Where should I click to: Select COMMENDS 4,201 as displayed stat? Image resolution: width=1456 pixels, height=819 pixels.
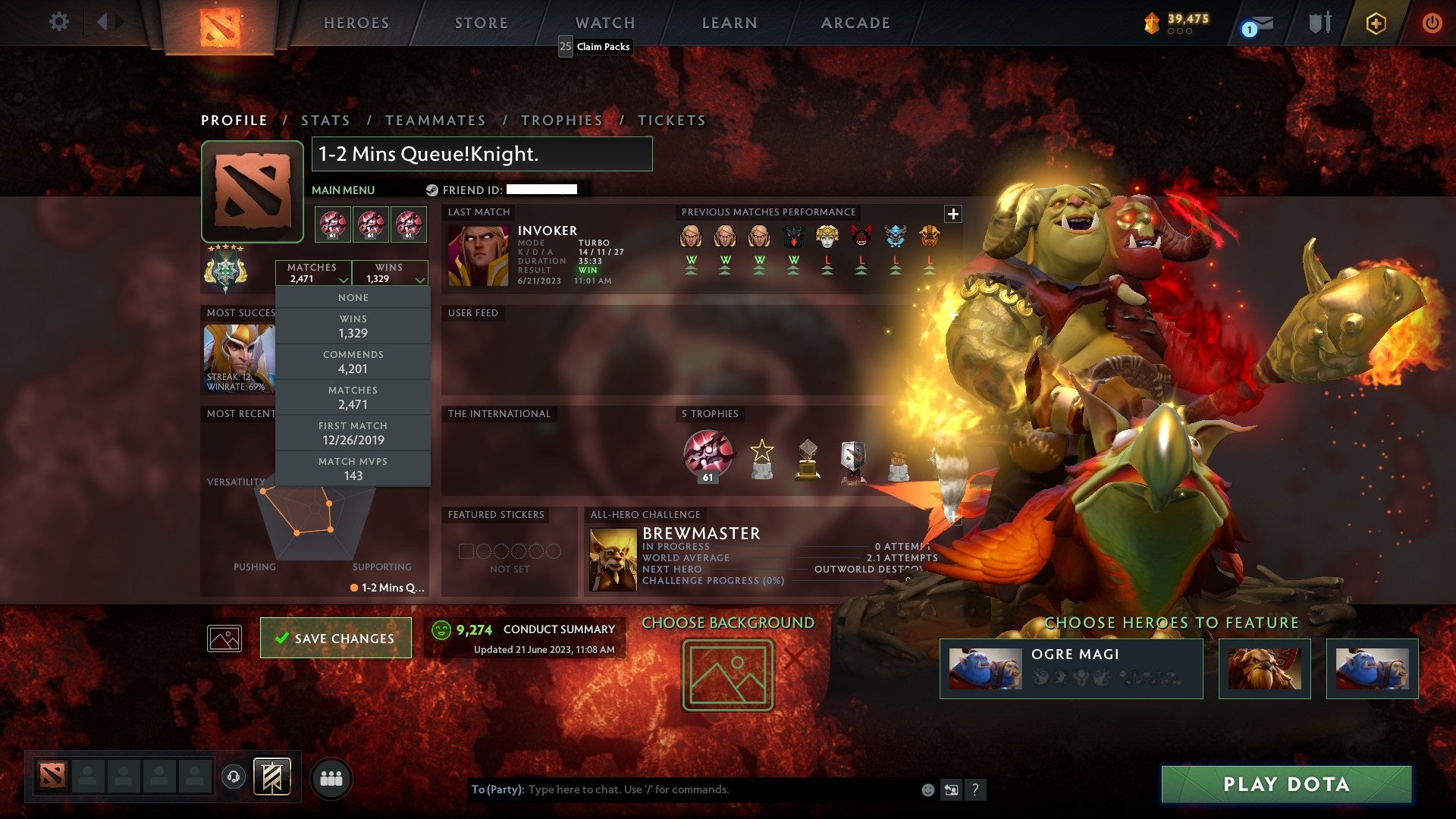pyautogui.click(x=353, y=362)
